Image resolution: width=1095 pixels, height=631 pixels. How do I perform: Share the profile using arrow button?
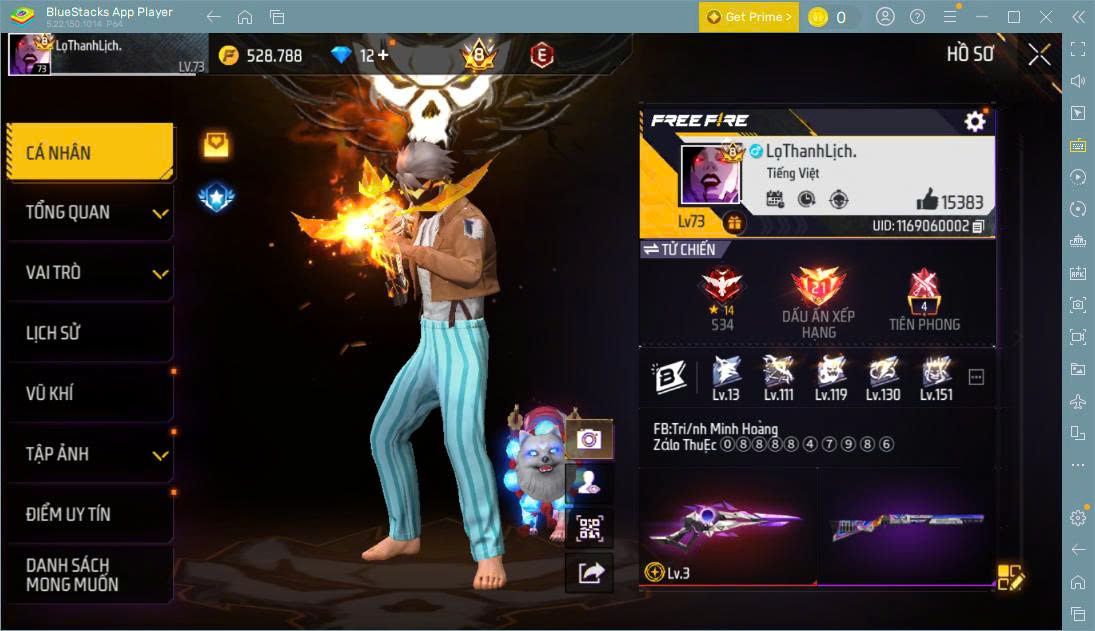[590, 572]
